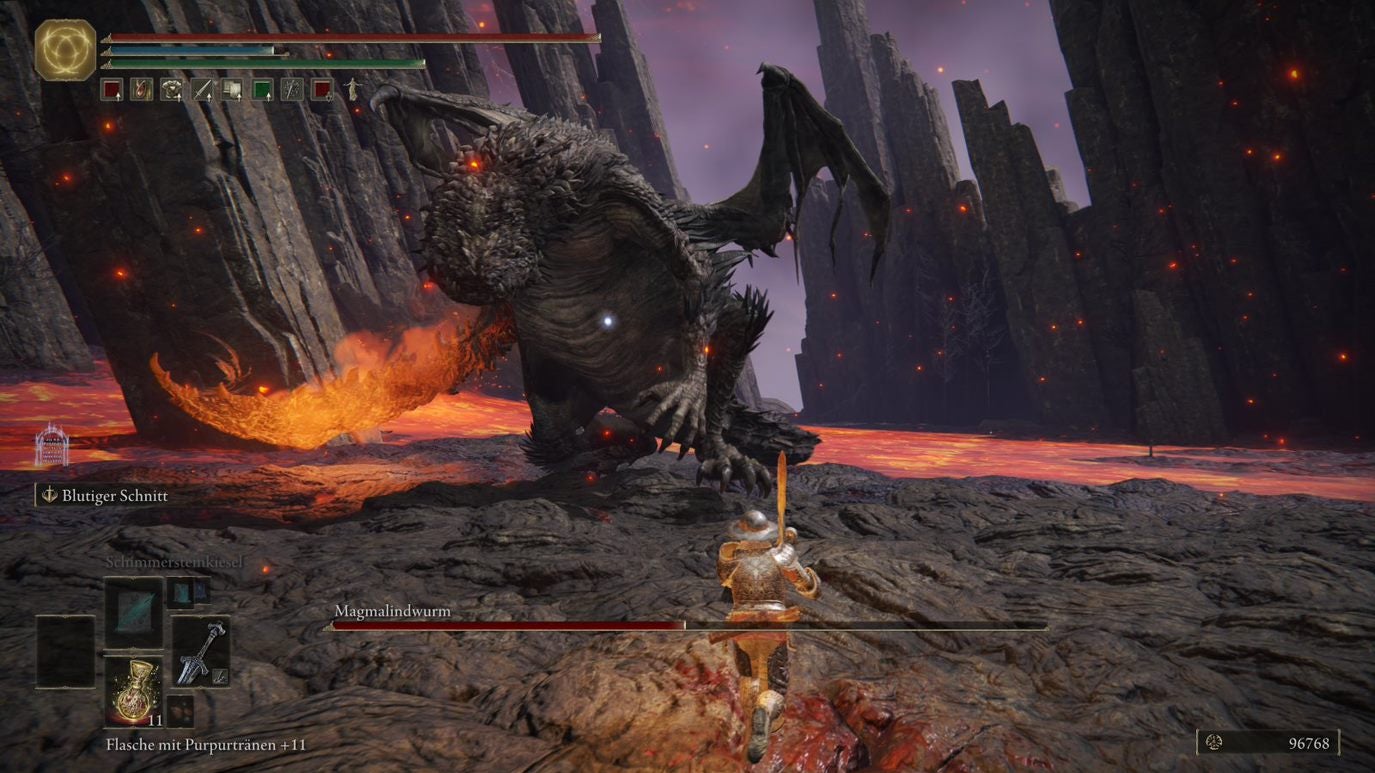Image resolution: width=1375 pixels, height=773 pixels.
Task: Click the Schimmersteinkiesel spell slot
Action: pyautogui.click(x=133, y=613)
